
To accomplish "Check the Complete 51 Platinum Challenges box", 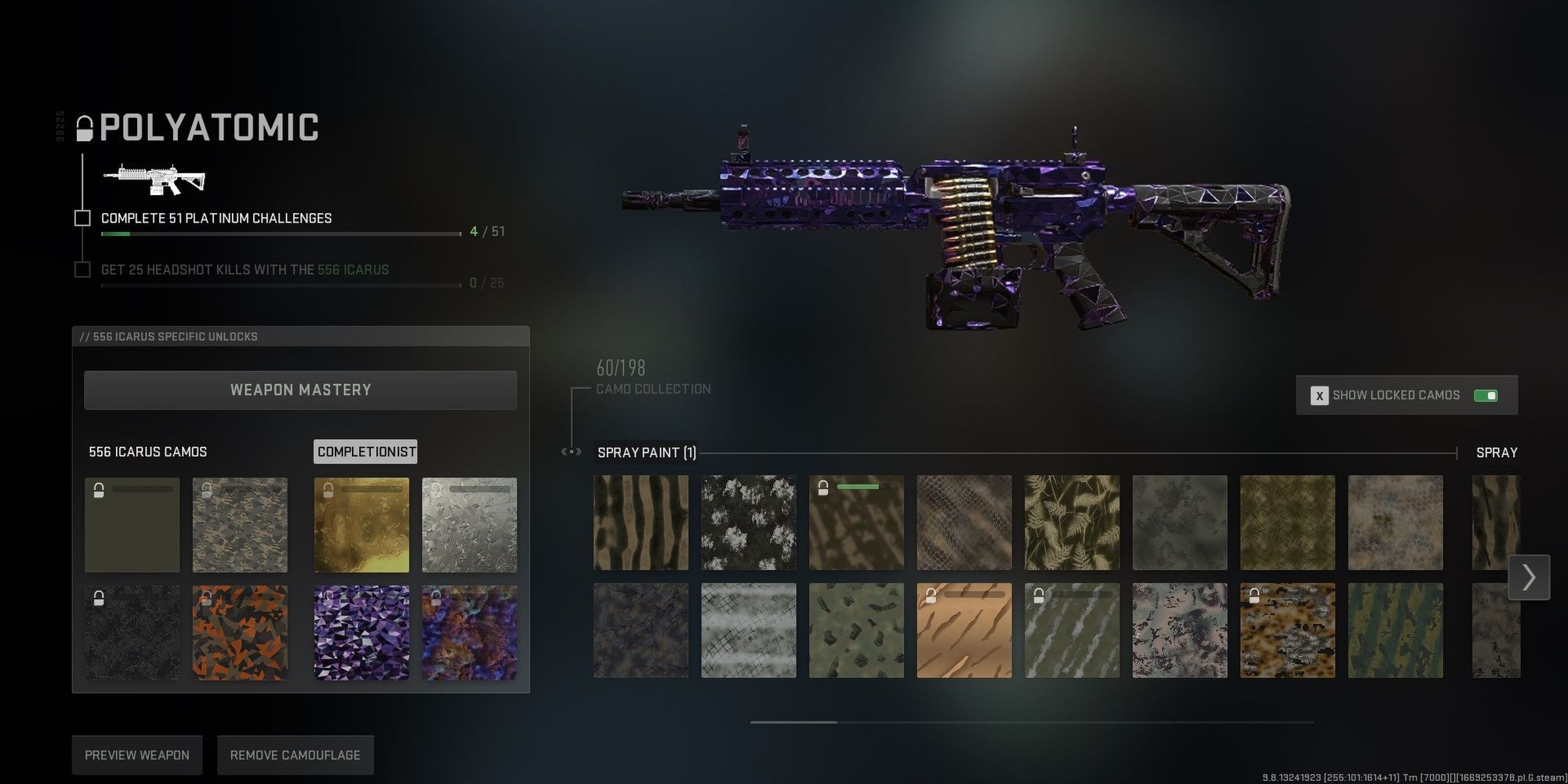I will [x=82, y=218].
